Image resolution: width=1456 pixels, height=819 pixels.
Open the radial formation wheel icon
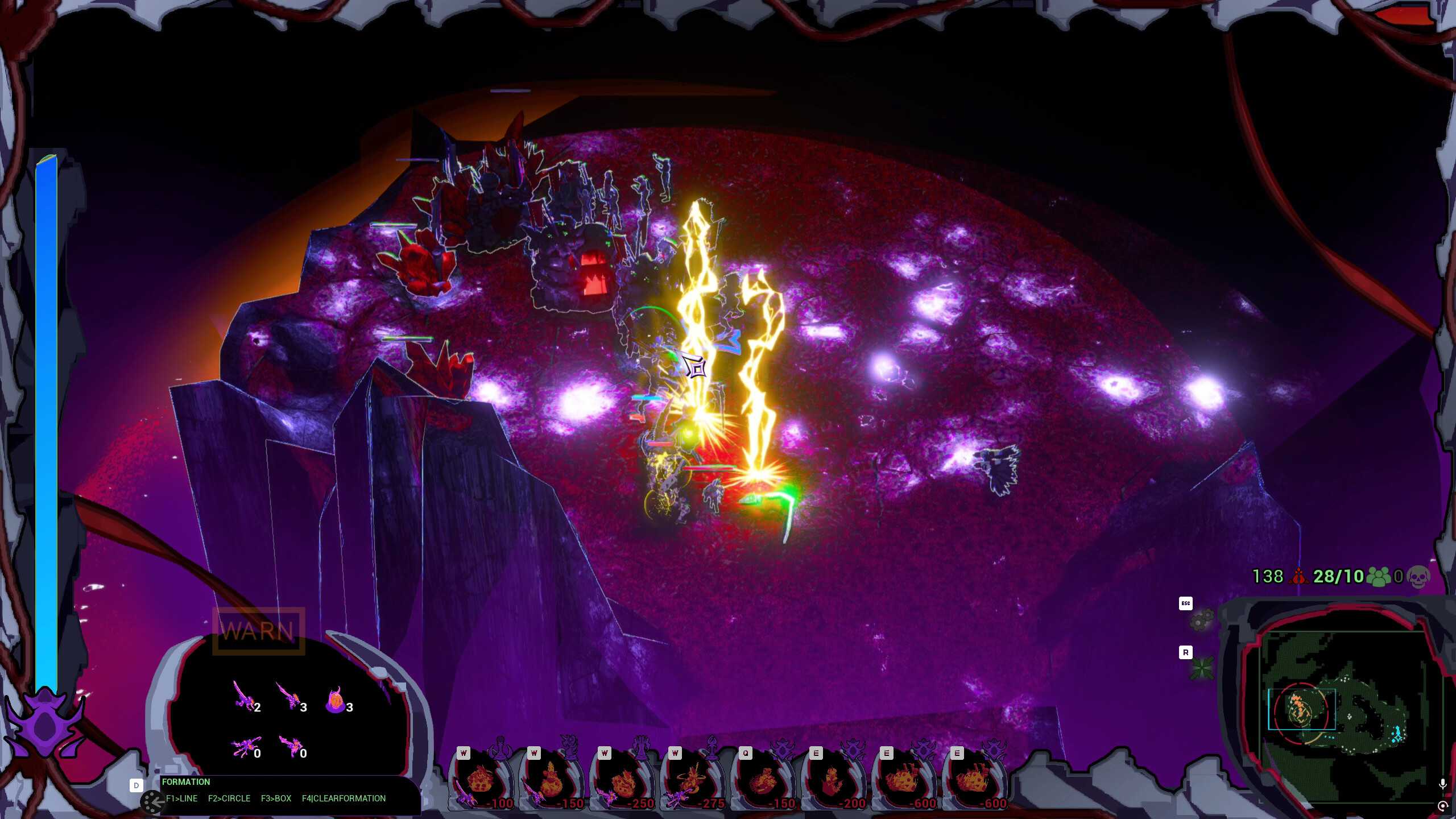click(x=151, y=802)
